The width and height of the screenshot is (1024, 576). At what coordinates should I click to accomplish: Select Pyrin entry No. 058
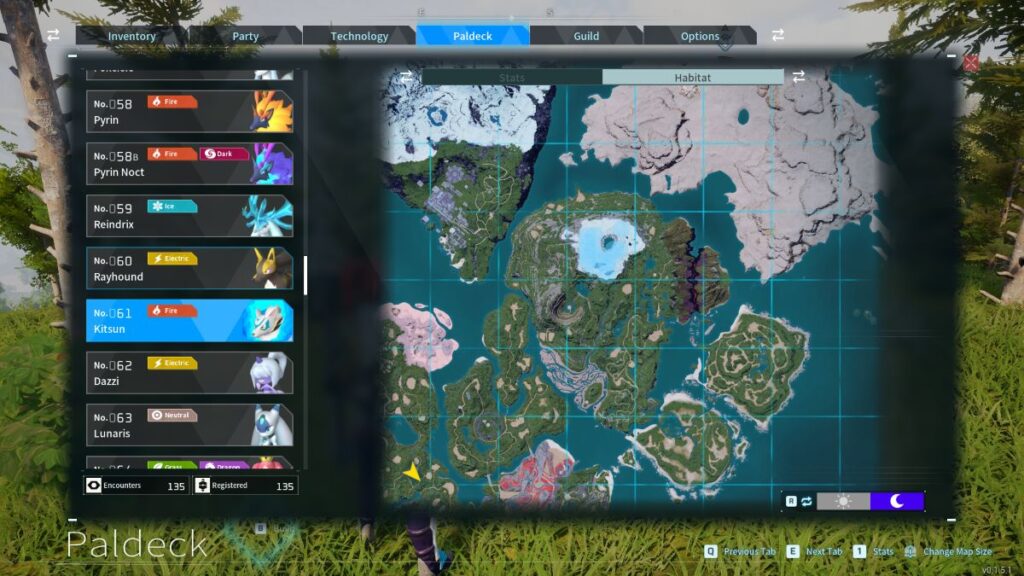pyautogui.click(x=189, y=111)
